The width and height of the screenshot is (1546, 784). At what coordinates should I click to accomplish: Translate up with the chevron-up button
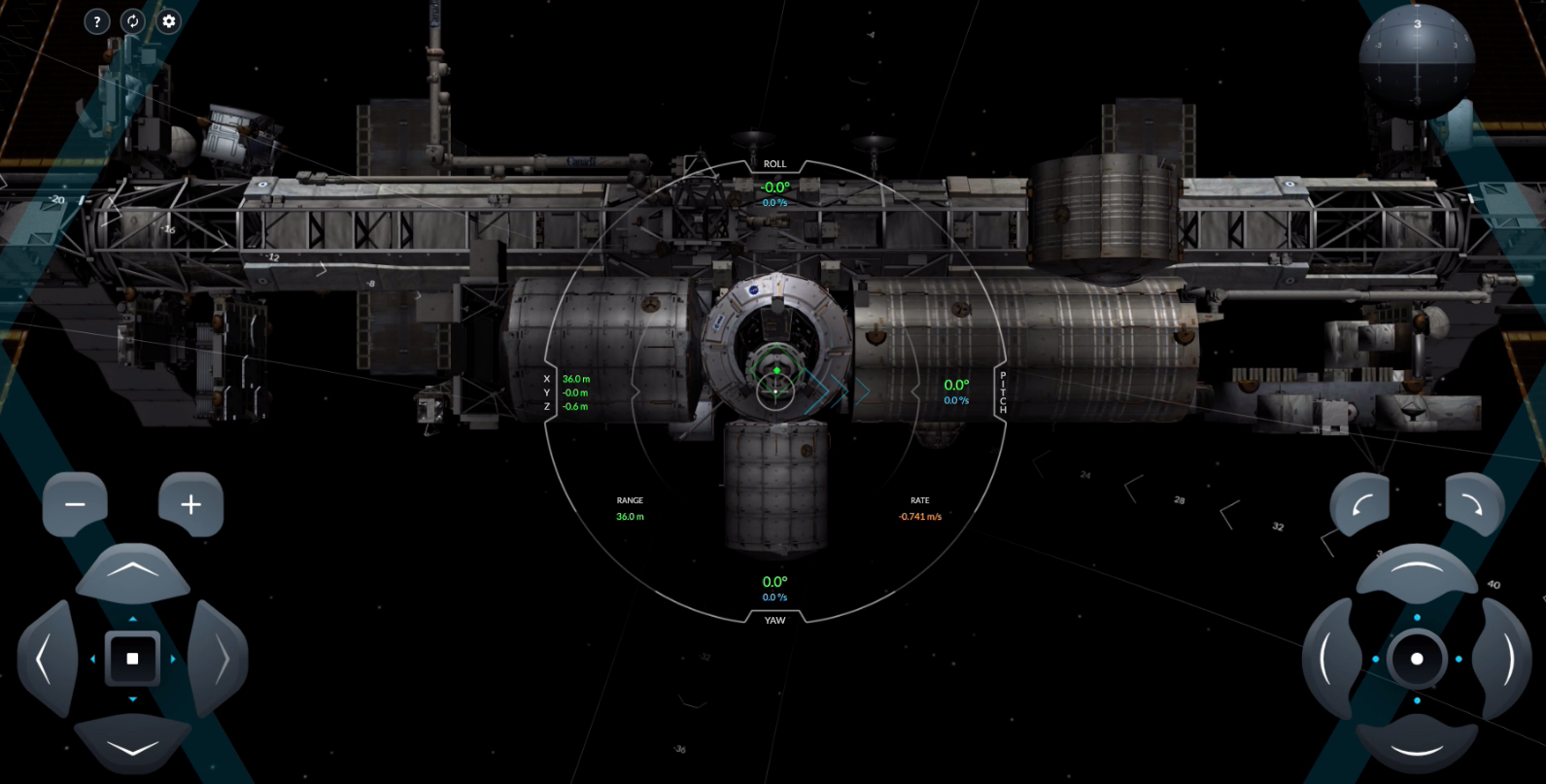point(132,572)
